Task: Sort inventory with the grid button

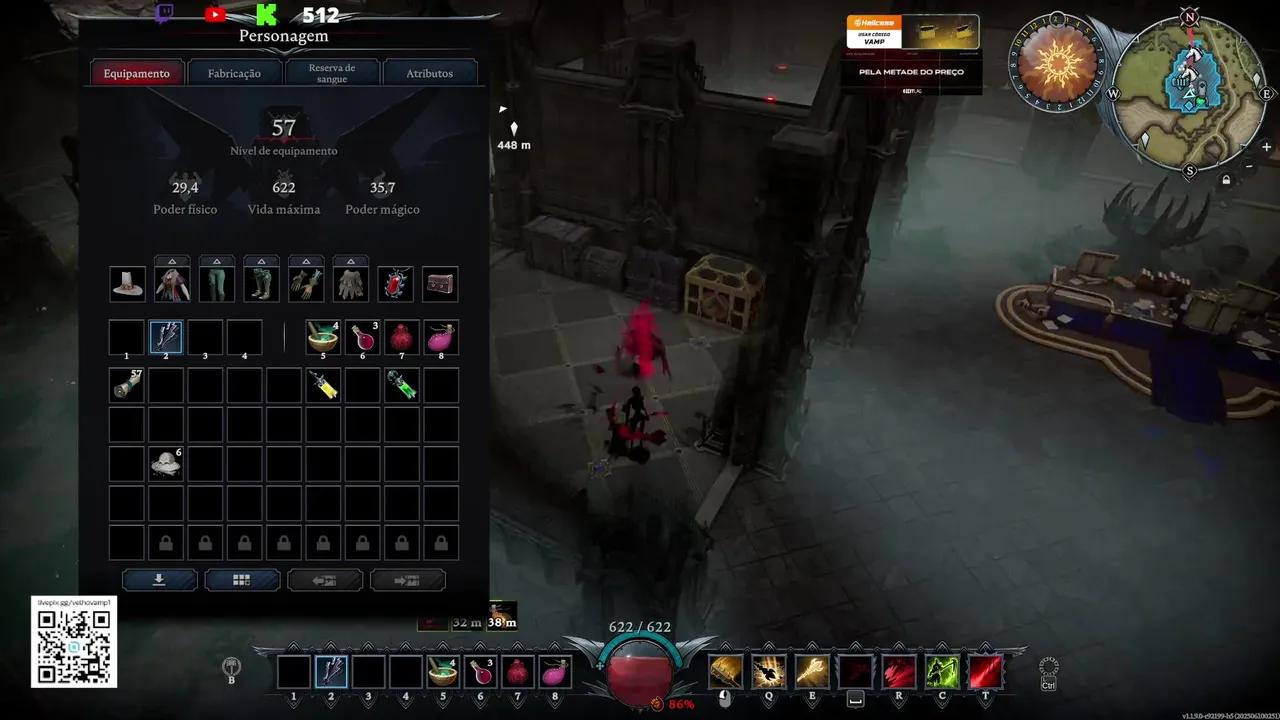Action: pyautogui.click(x=241, y=580)
